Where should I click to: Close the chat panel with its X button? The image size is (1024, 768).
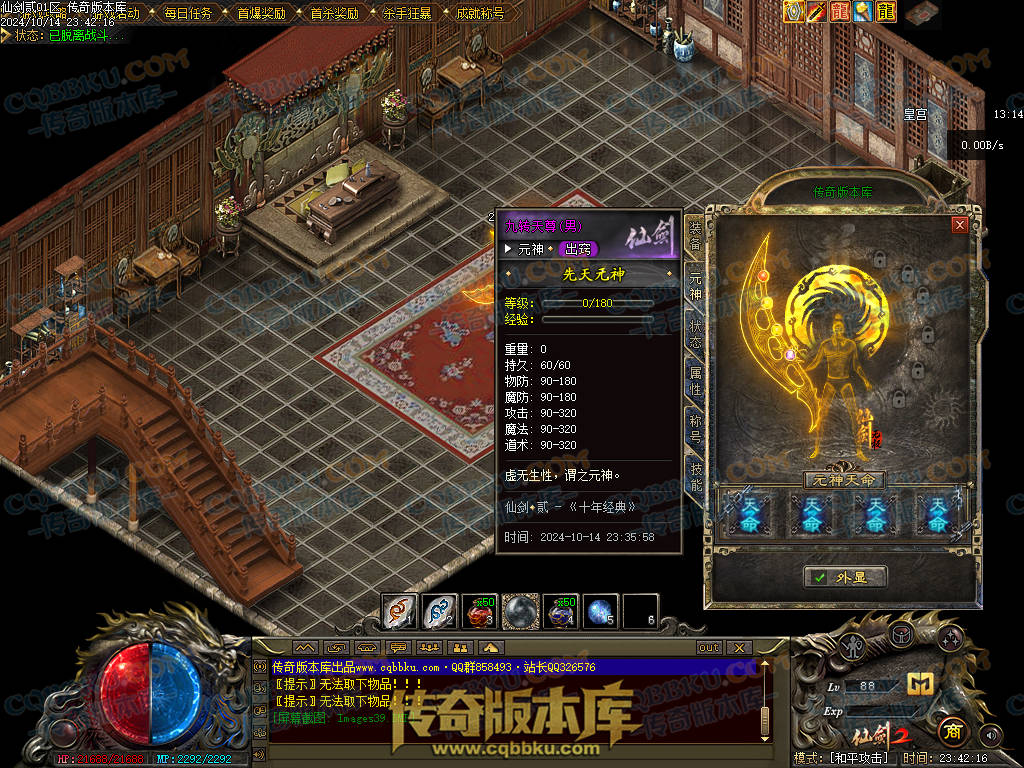click(740, 648)
